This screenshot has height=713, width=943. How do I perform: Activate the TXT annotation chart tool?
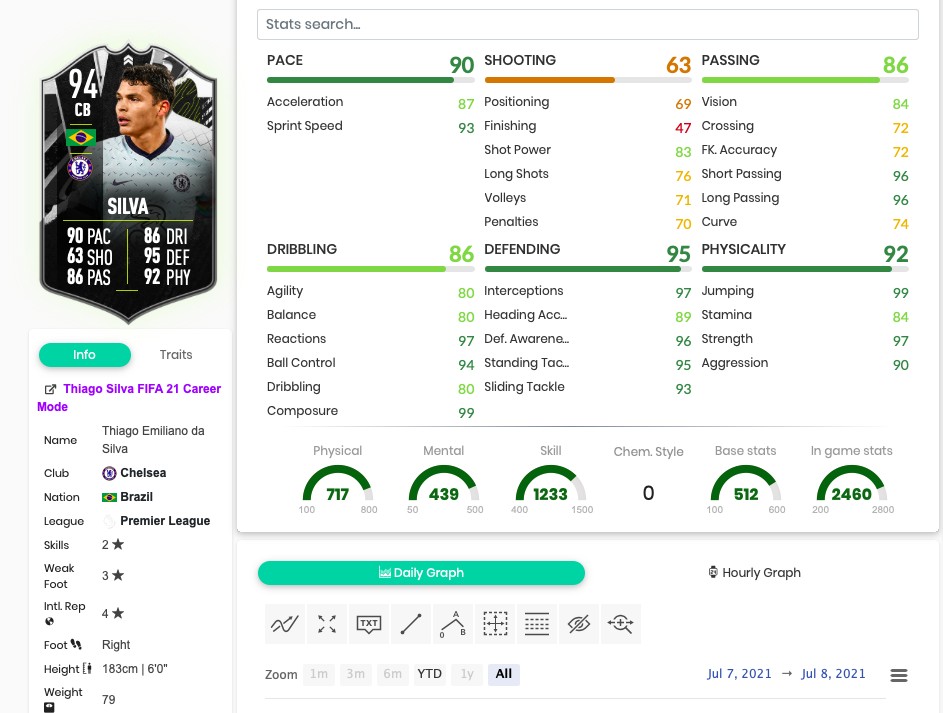pos(369,624)
